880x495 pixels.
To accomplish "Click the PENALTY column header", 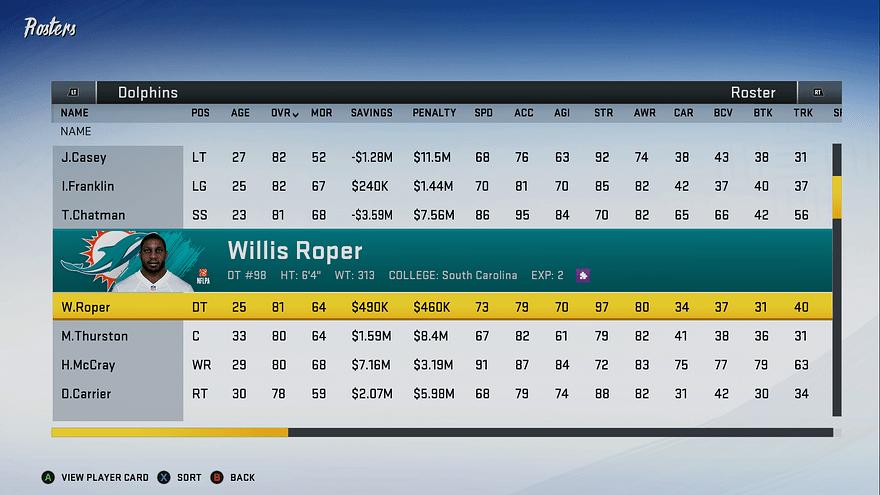I will coord(434,113).
